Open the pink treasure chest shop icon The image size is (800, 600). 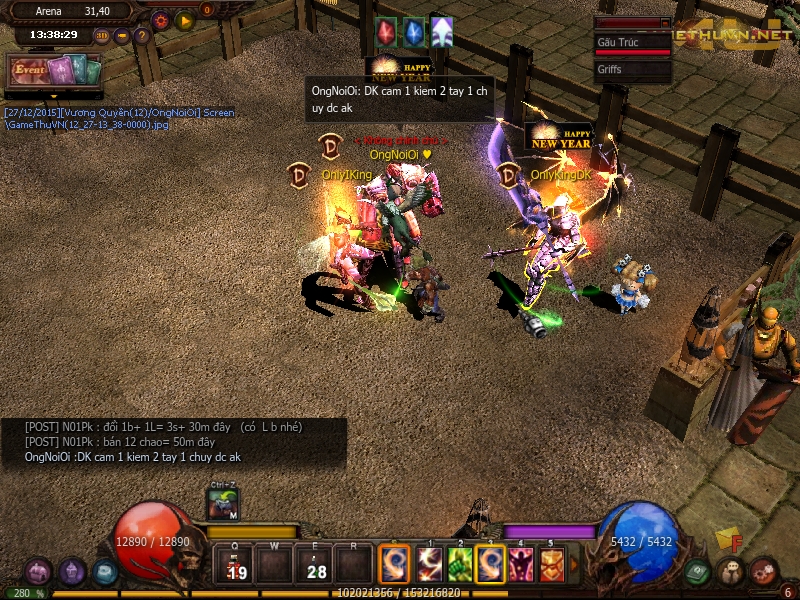[40, 571]
